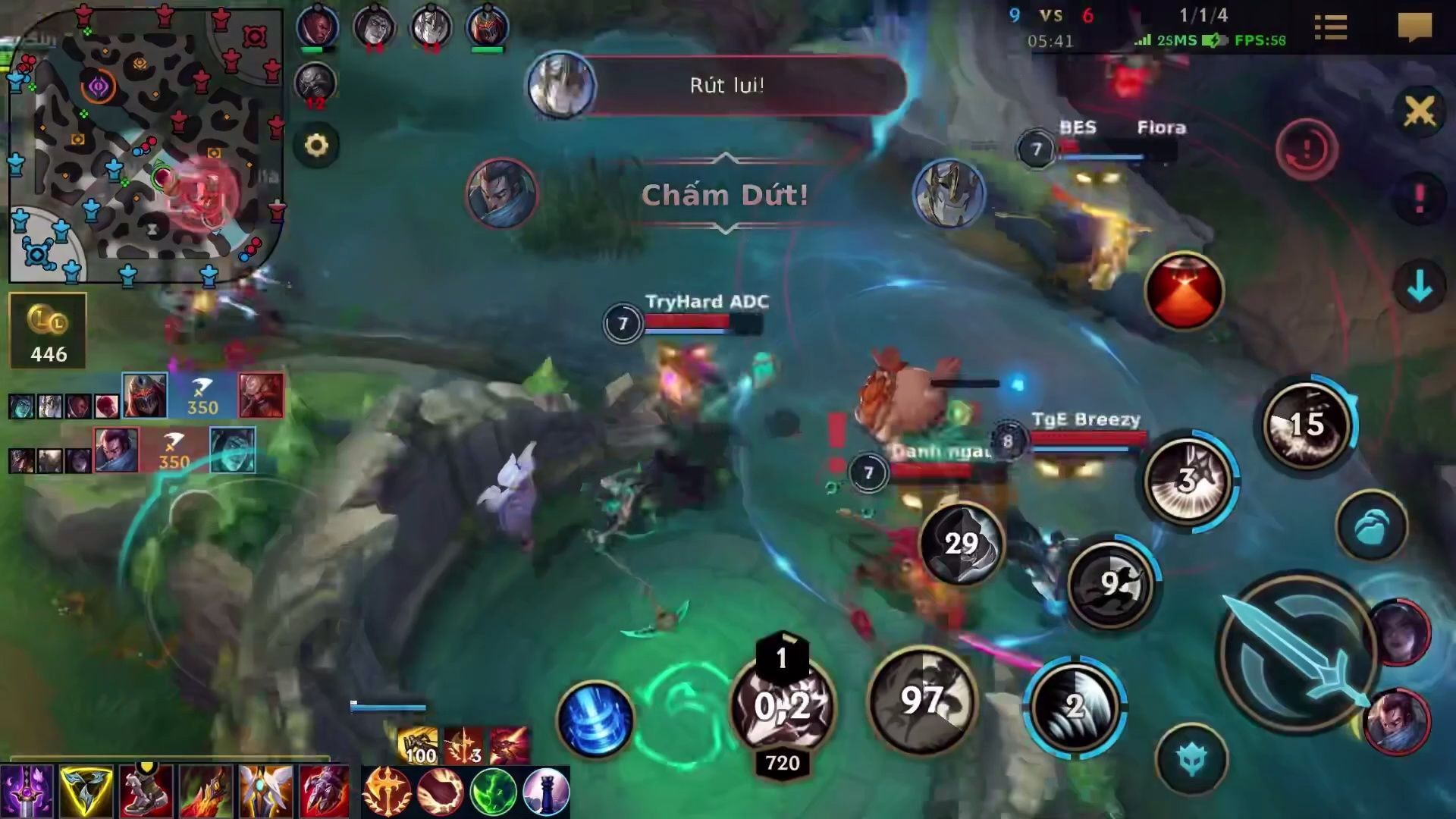Screen dimensions: 1456x819
Task: Activate the ability showing 97 cooldown
Action: [922, 699]
